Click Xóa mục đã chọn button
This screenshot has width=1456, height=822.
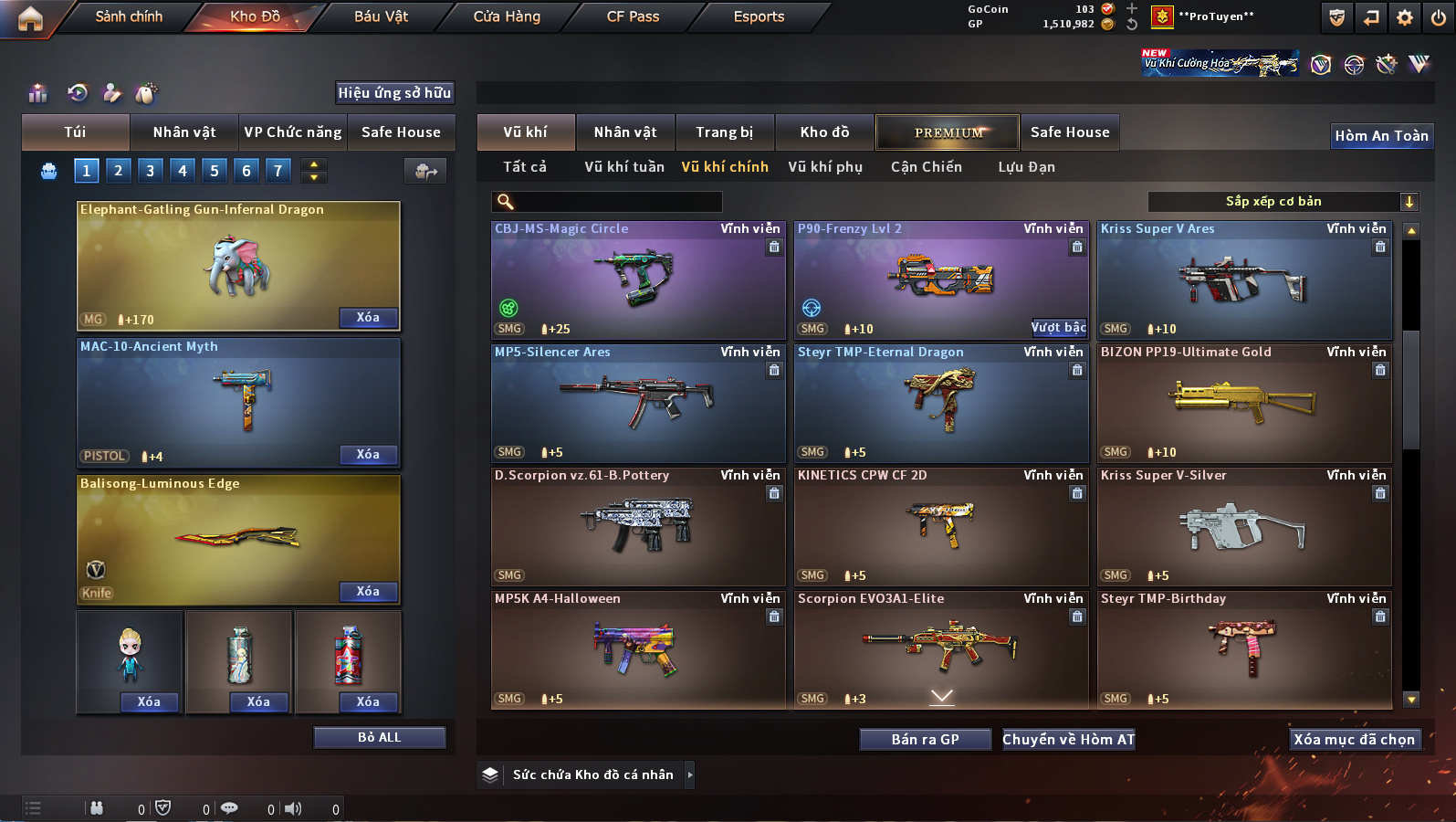[x=1354, y=740]
